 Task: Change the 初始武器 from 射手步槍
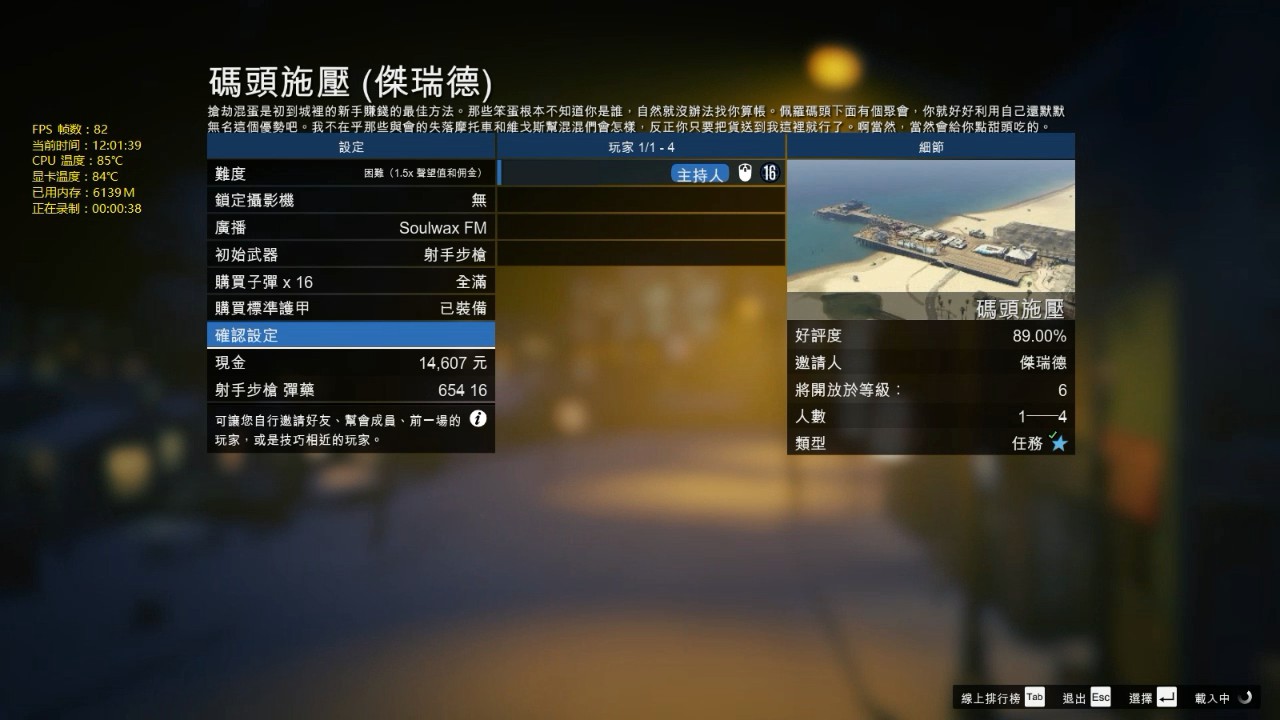click(350, 254)
